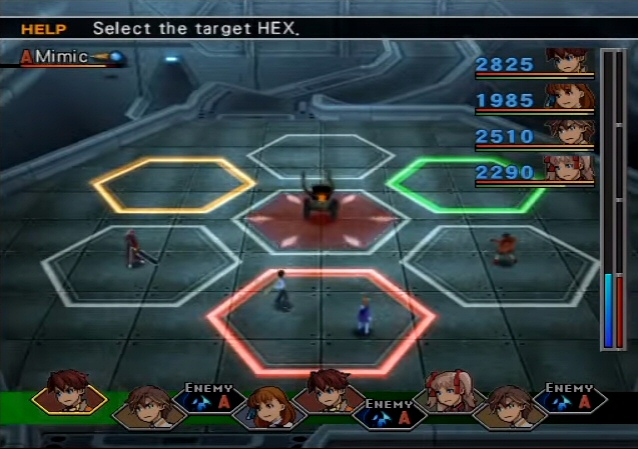Click the gold-highlighted active turn portrait
The image size is (638, 449).
(69, 395)
